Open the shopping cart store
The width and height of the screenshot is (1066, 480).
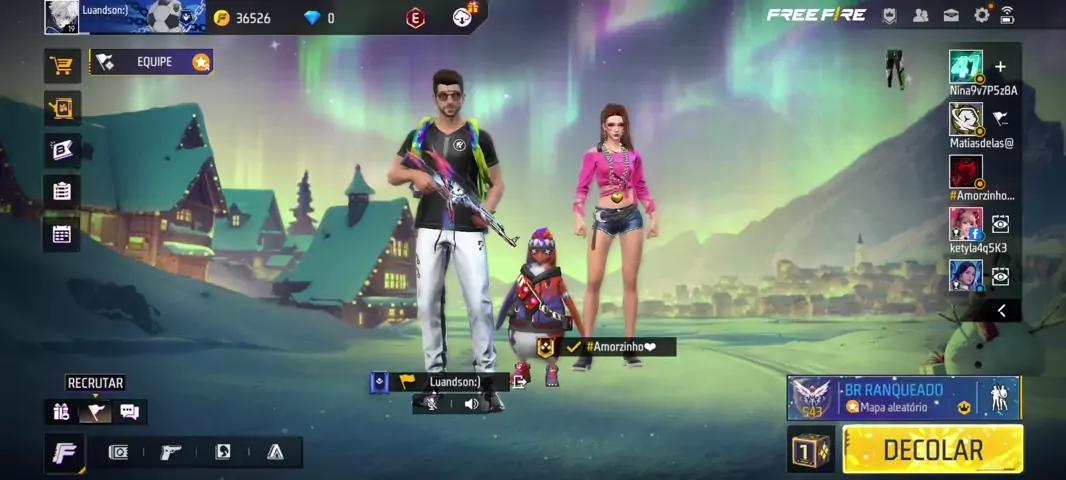(x=62, y=66)
